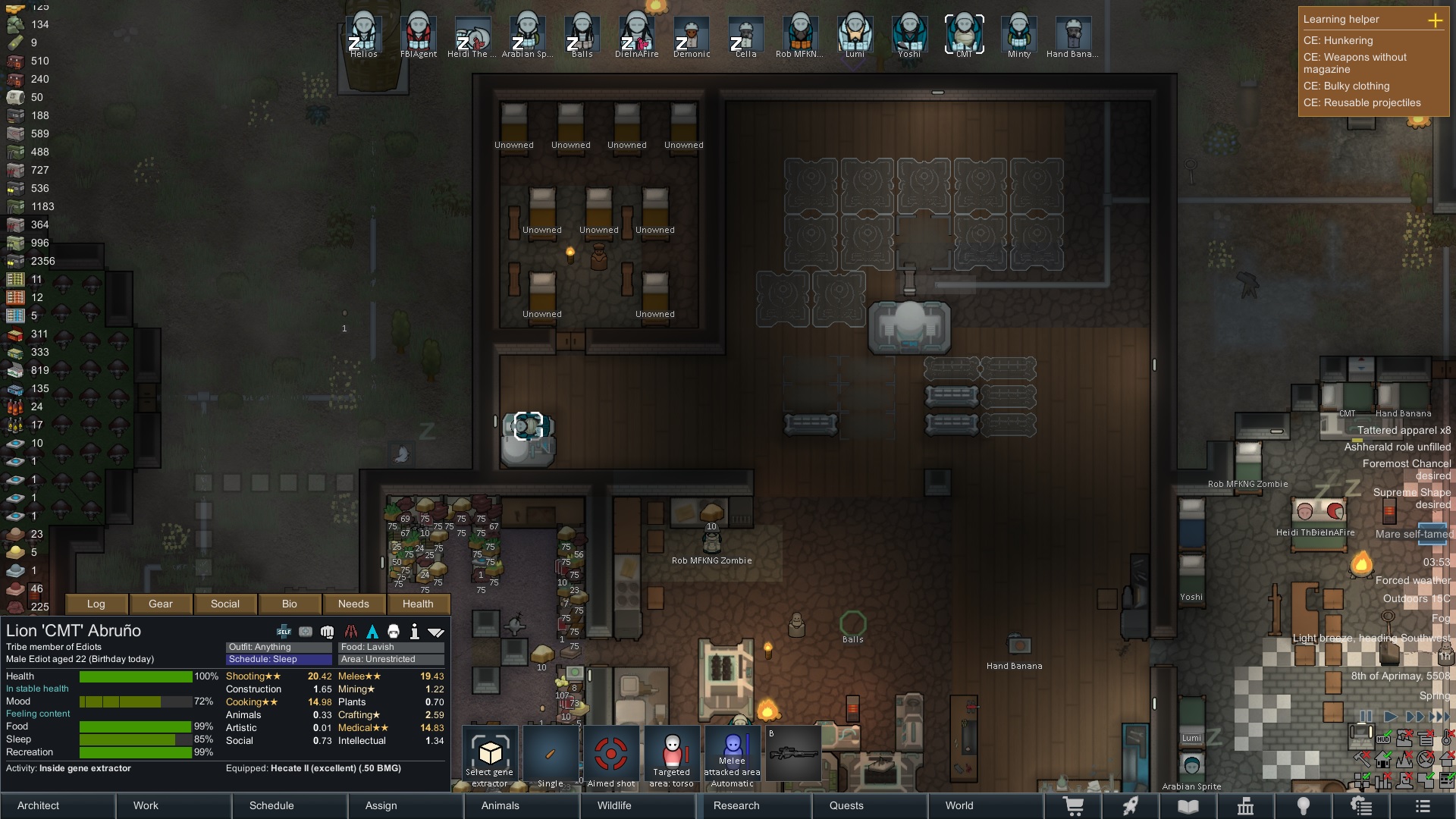
Task: Click the melee fist icon on pawn panel
Action: pyautogui.click(x=327, y=631)
